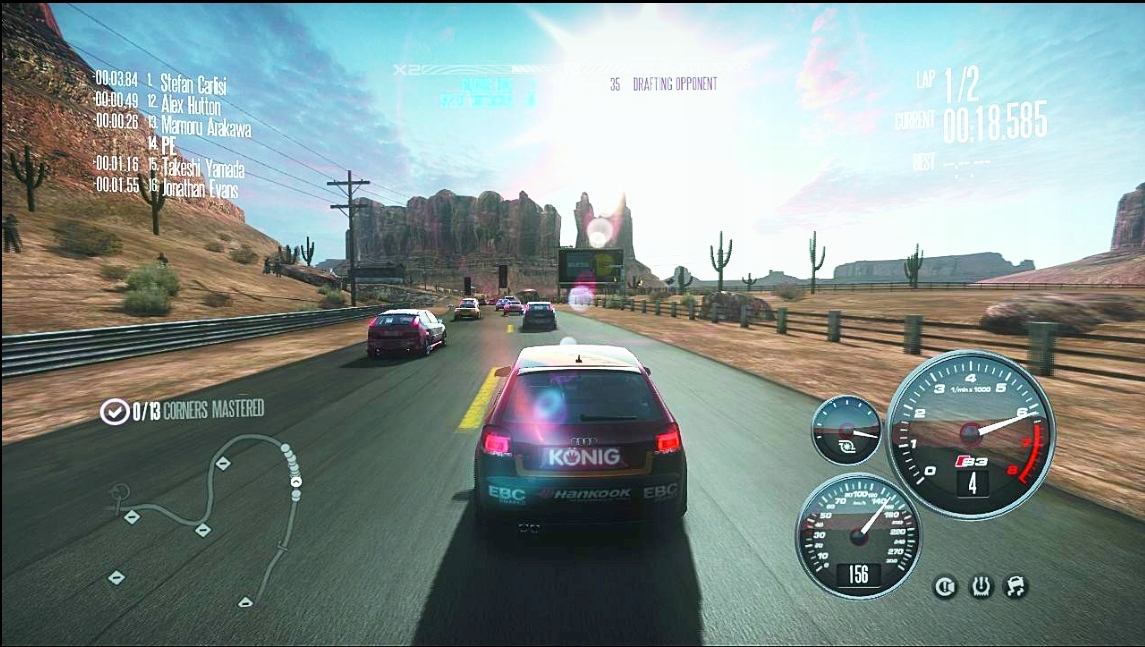The image size is (1145, 647).
Task: Toggle the stability control skidding-car icon
Action: pos(1016,586)
